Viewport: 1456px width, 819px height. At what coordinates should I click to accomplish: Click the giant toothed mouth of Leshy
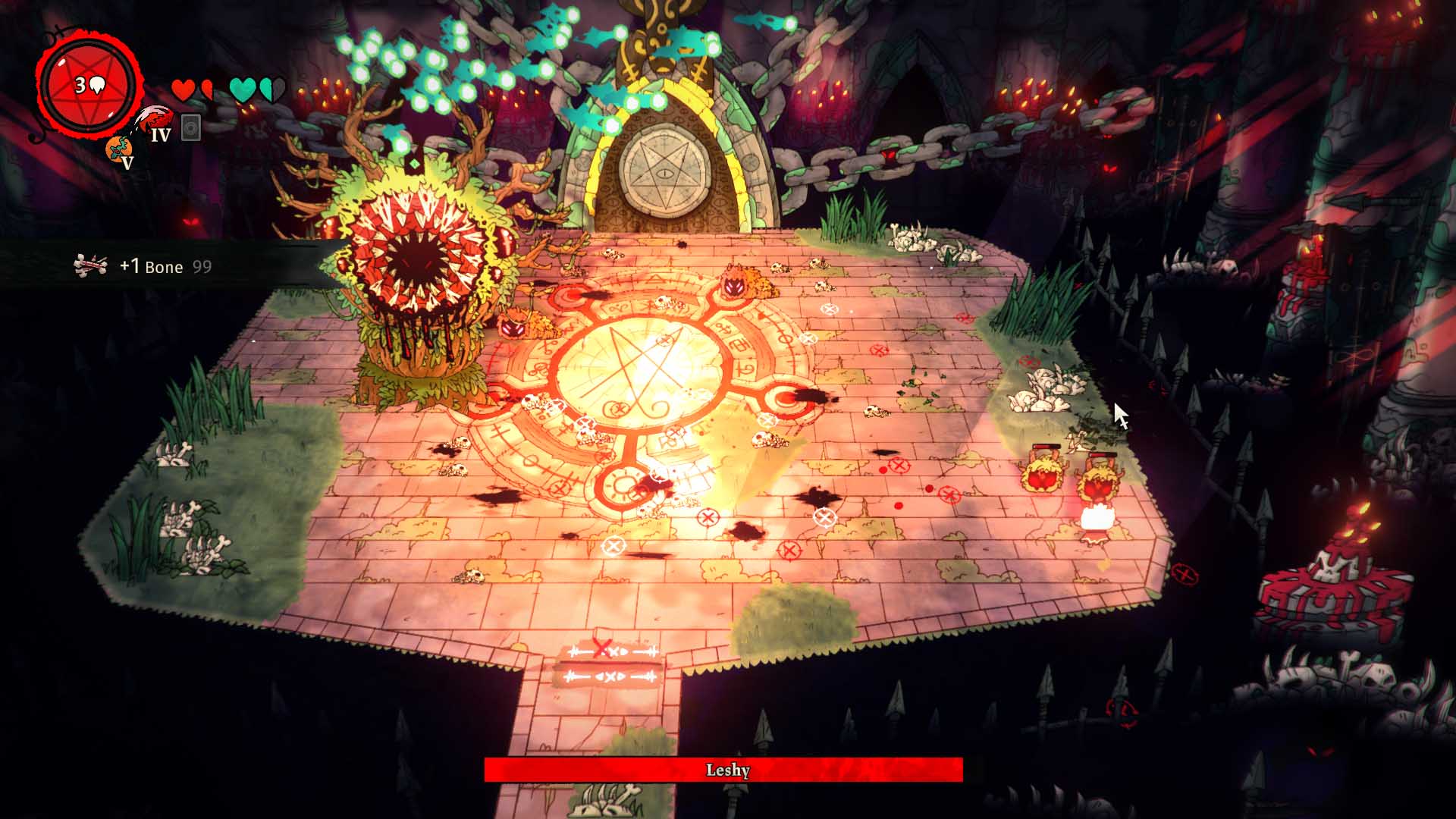coord(417,258)
